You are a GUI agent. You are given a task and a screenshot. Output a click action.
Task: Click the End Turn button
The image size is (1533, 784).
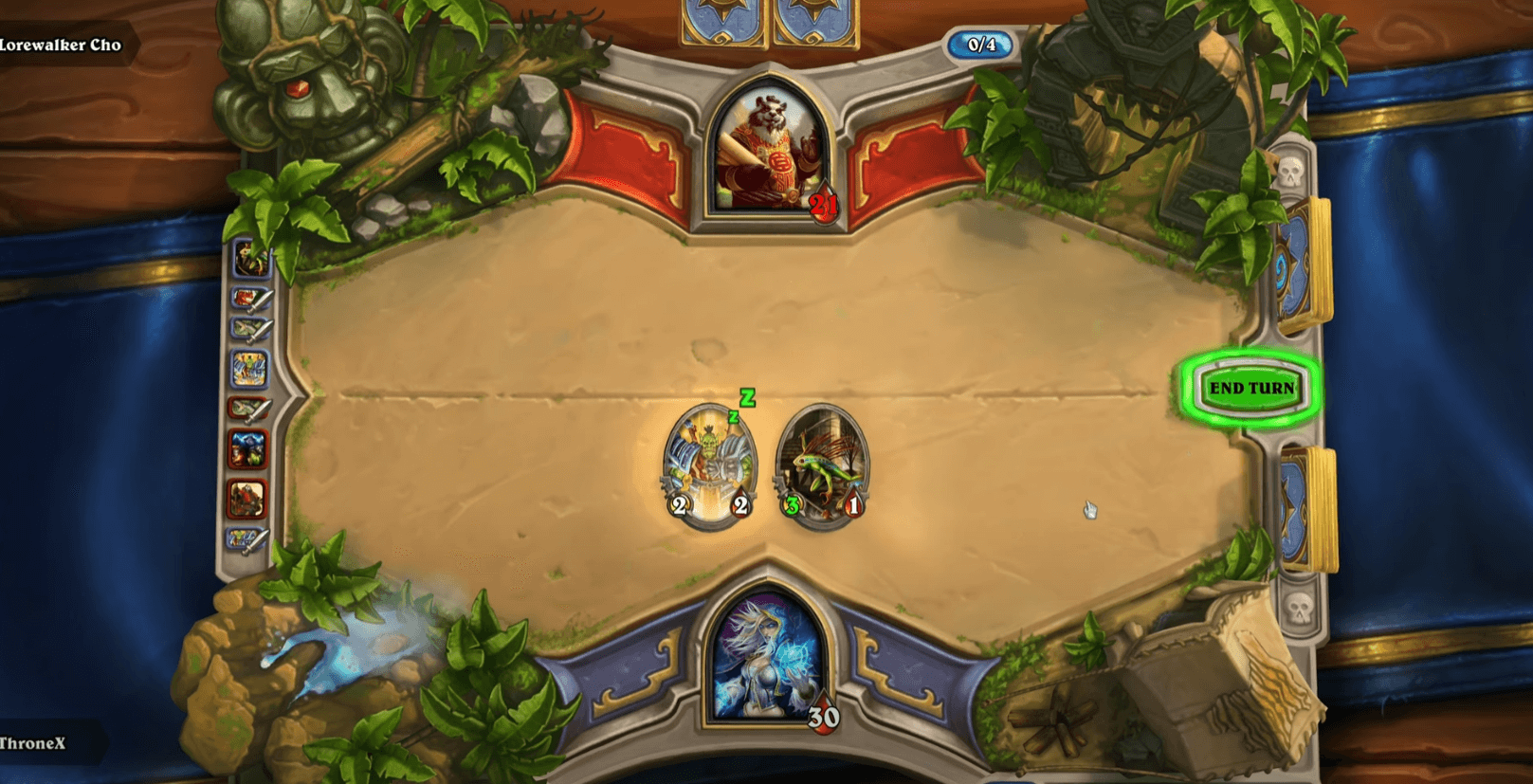(1251, 388)
